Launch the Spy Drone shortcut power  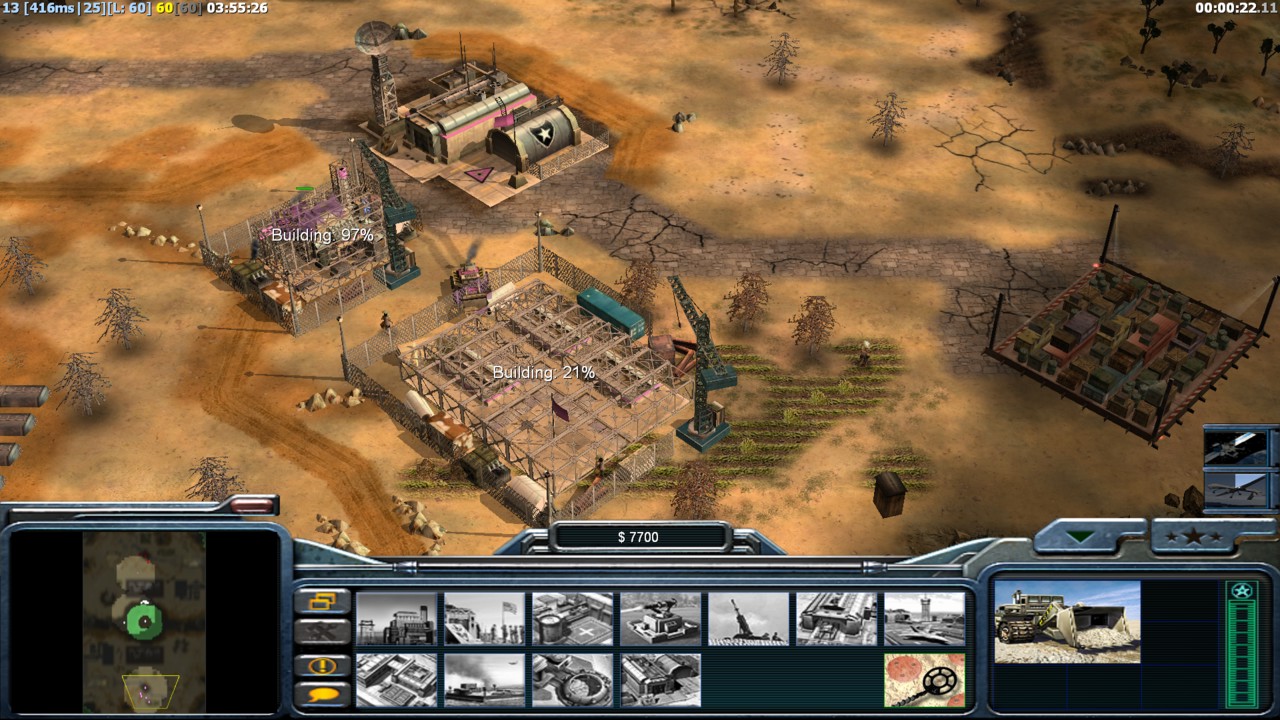point(1238,489)
